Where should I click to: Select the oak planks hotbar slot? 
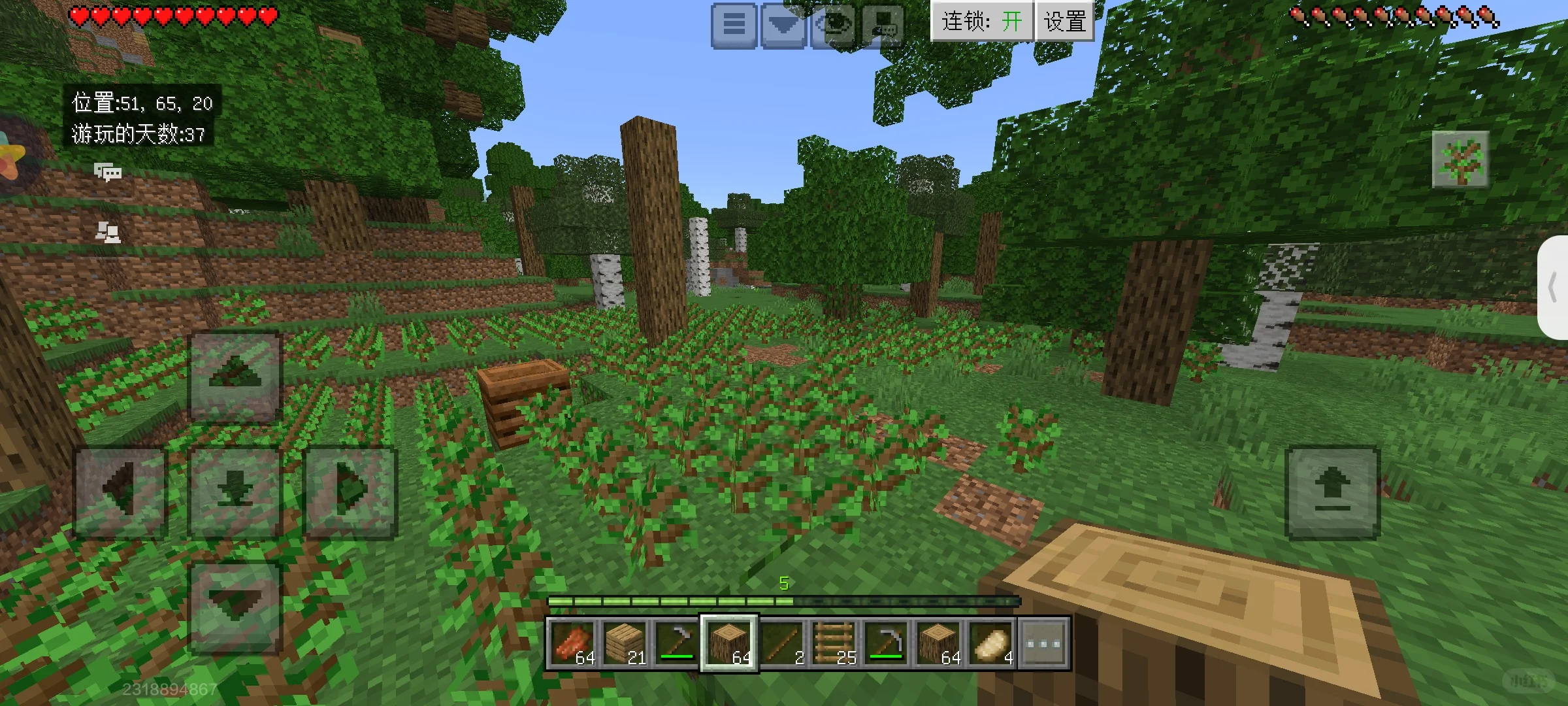click(x=625, y=643)
